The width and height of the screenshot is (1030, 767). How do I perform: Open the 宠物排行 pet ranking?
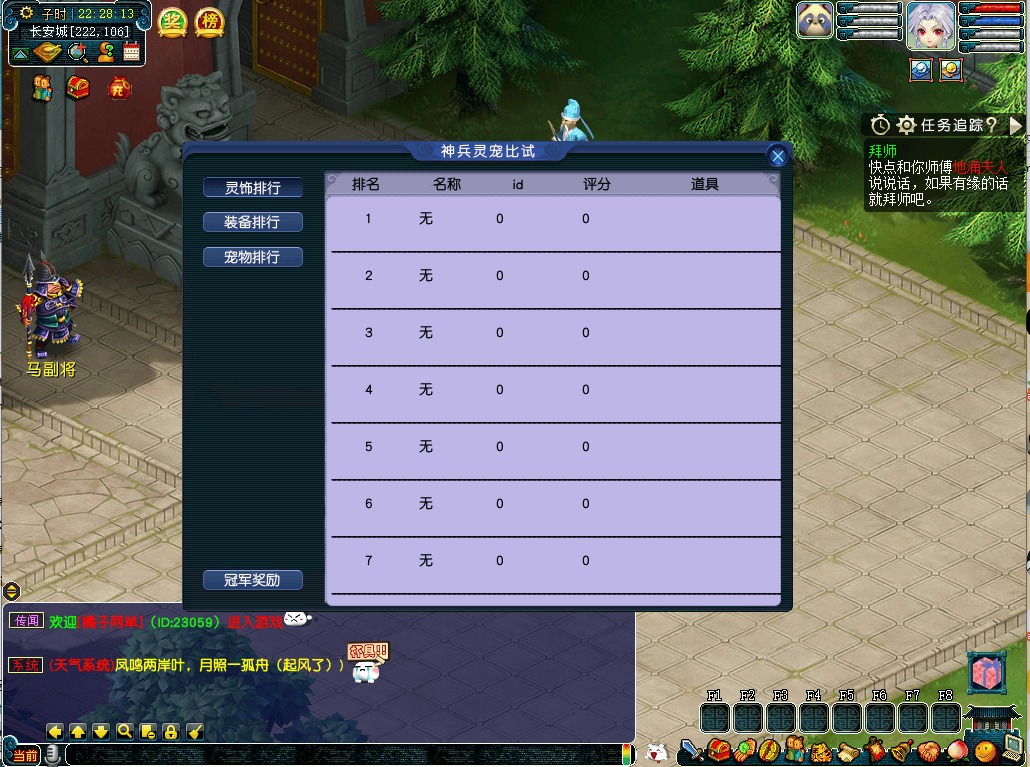[x=252, y=257]
